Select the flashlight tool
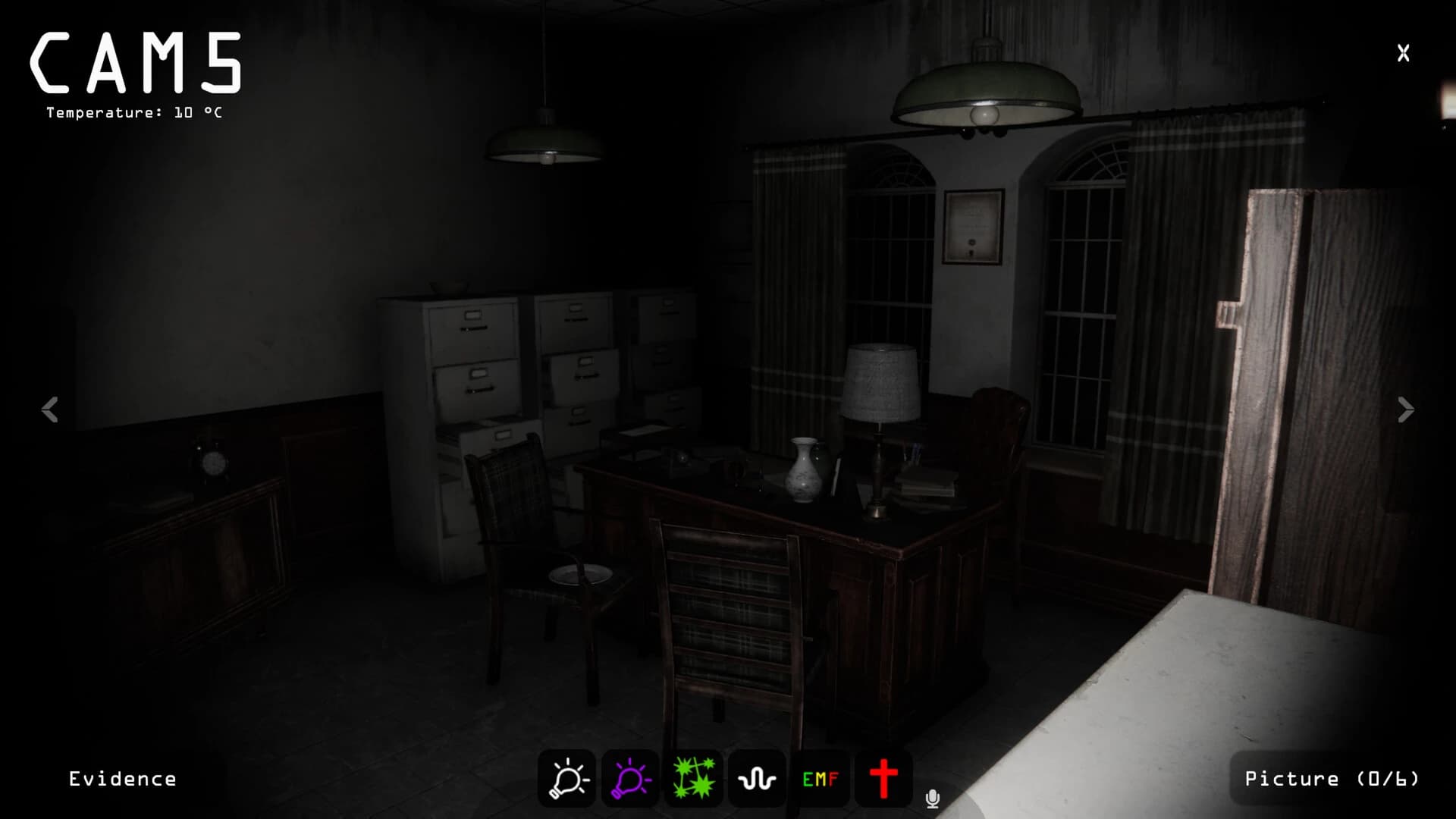The image size is (1456, 819). (x=565, y=778)
